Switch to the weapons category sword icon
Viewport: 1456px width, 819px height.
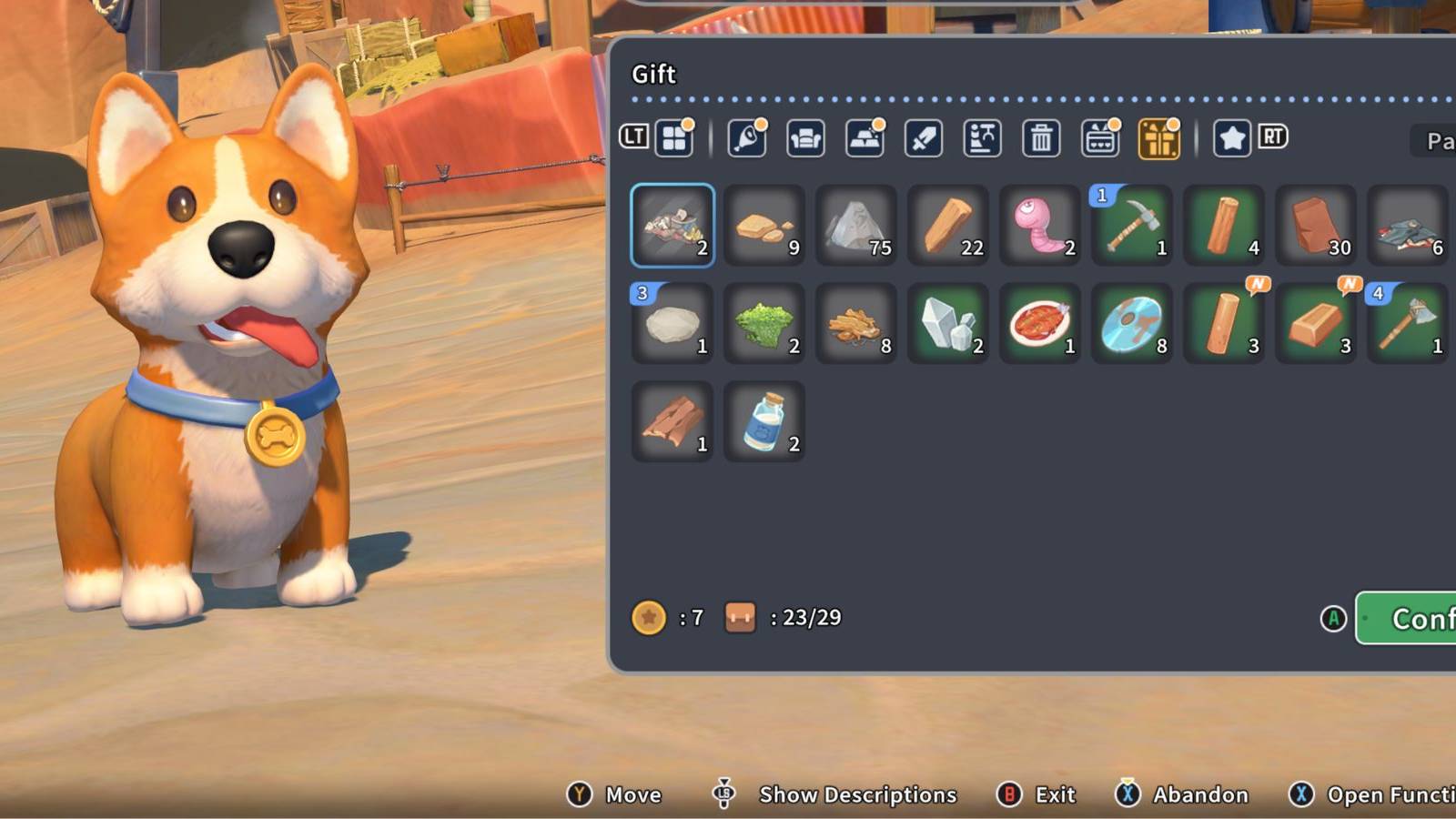[x=923, y=138]
